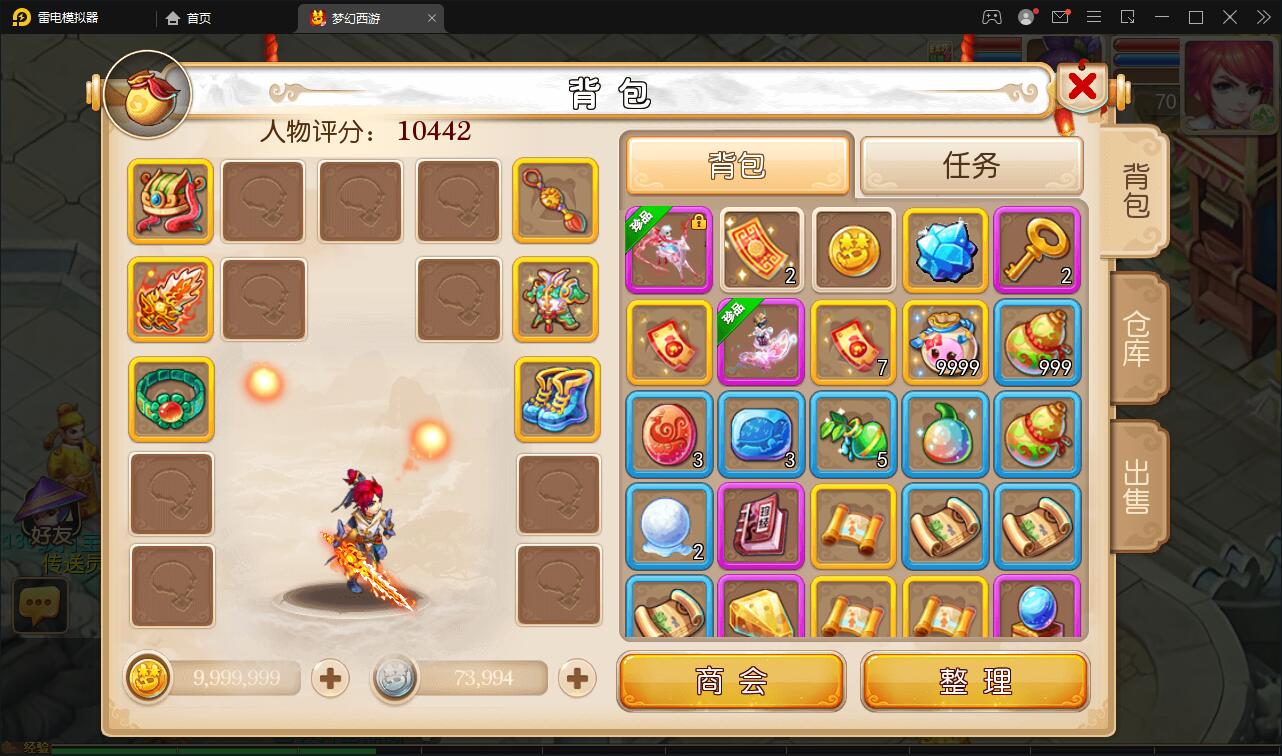Open the red scripture book item
Viewport: 1282px width, 756px height.
coord(761,526)
